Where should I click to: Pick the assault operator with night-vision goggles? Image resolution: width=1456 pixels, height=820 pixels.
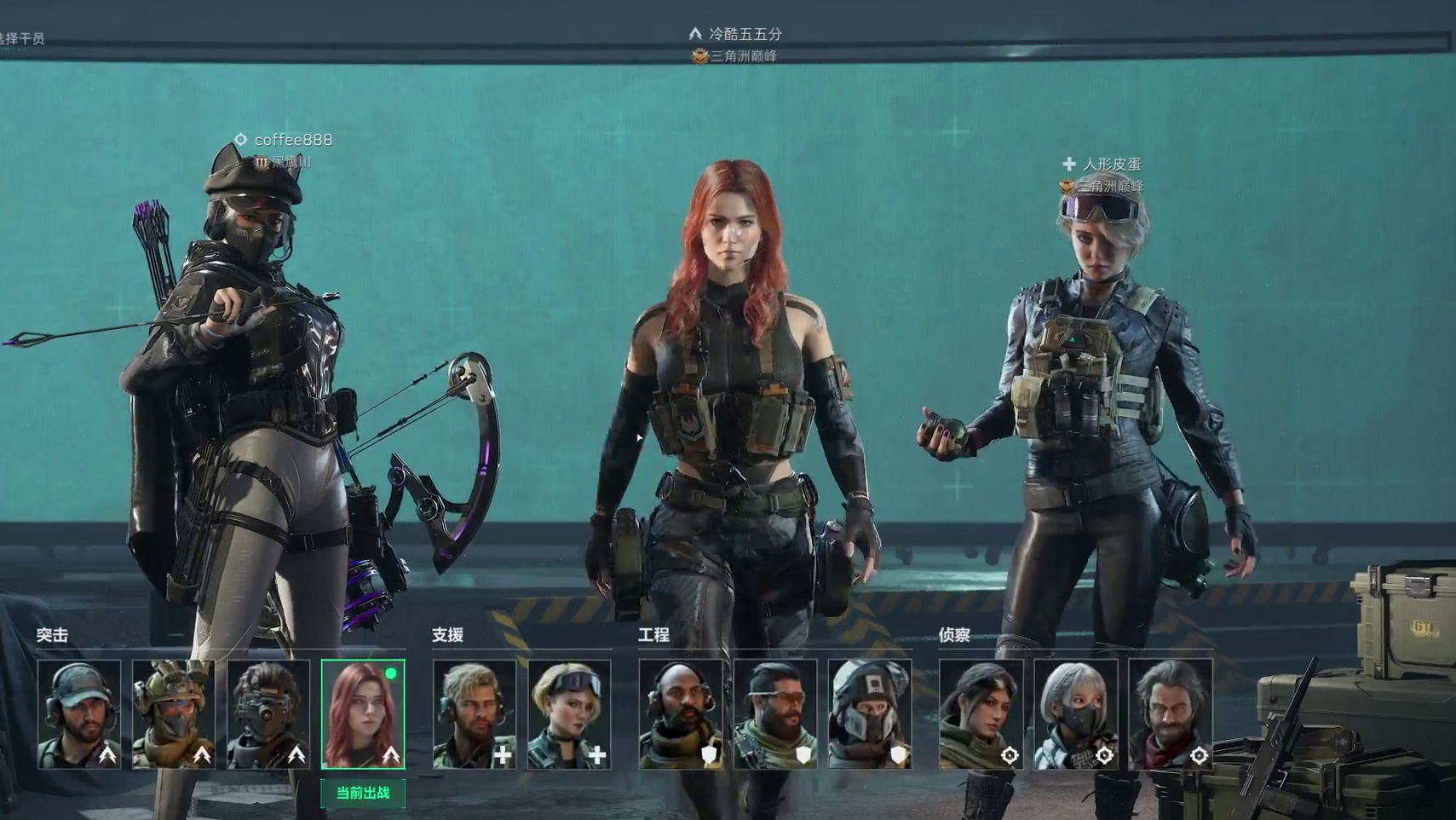[x=268, y=714]
